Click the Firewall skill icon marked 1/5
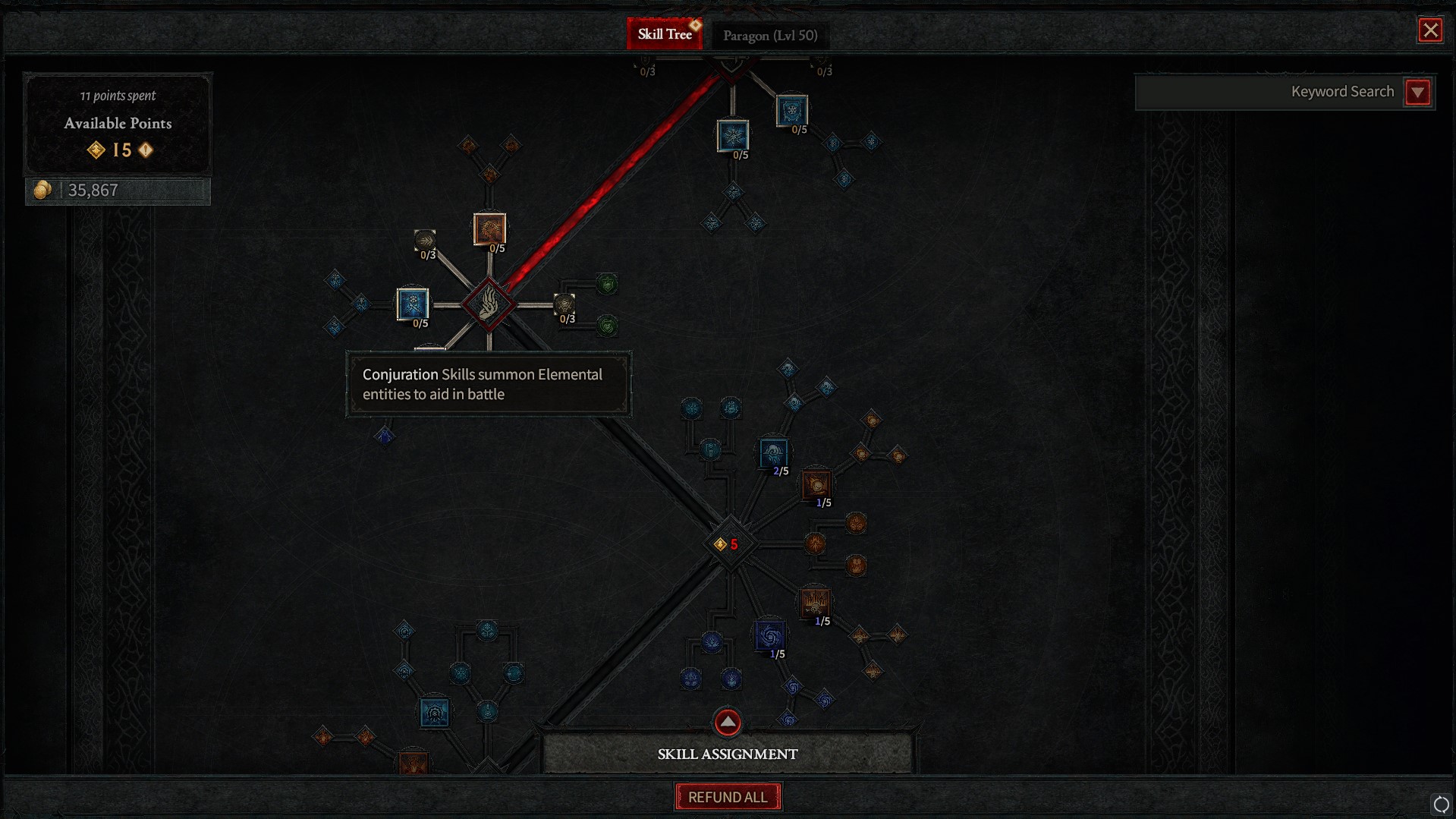 tap(816, 603)
